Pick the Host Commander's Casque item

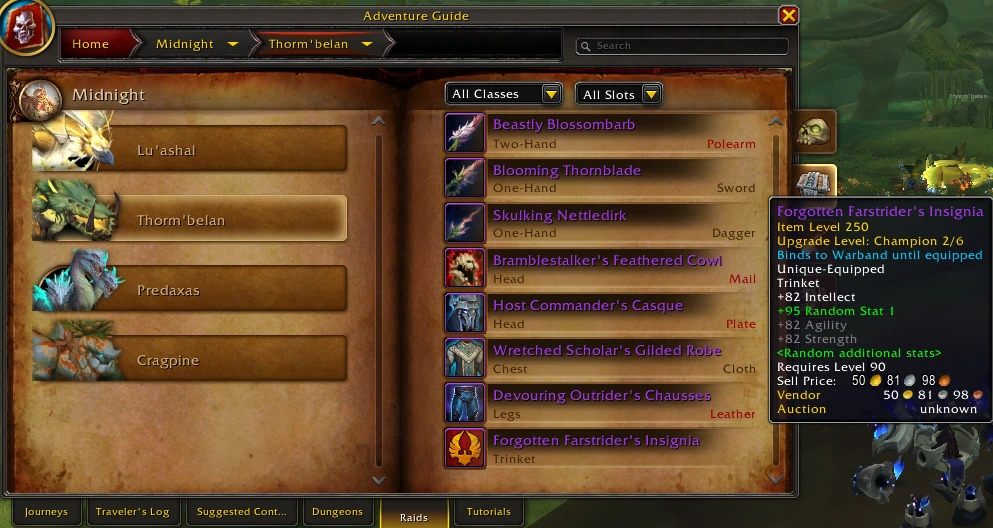(600, 313)
